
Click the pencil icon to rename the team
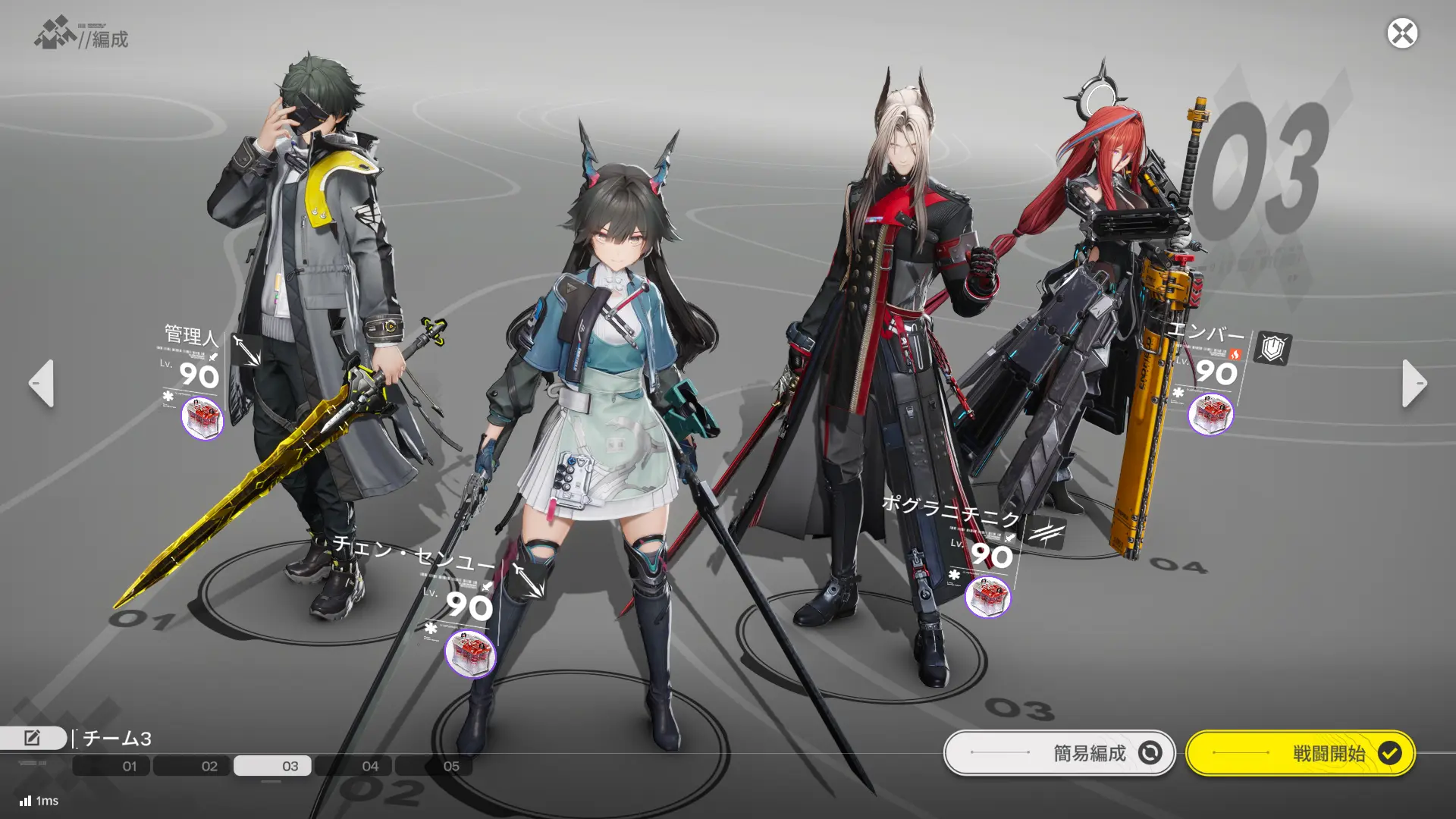(x=33, y=736)
